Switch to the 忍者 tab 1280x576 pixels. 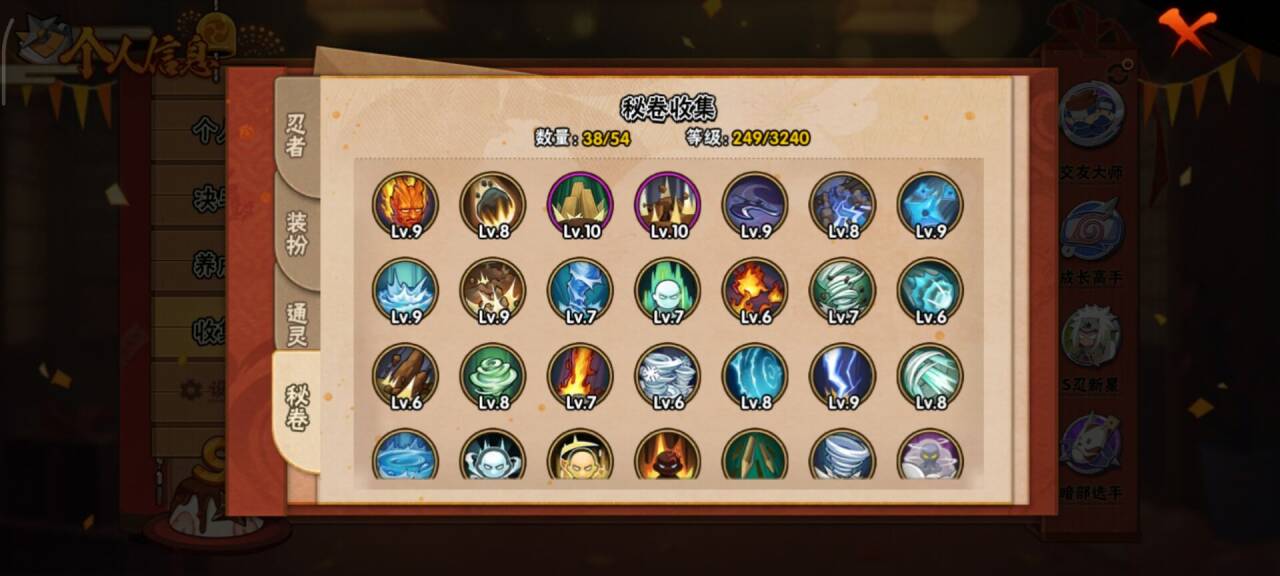(x=296, y=135)
